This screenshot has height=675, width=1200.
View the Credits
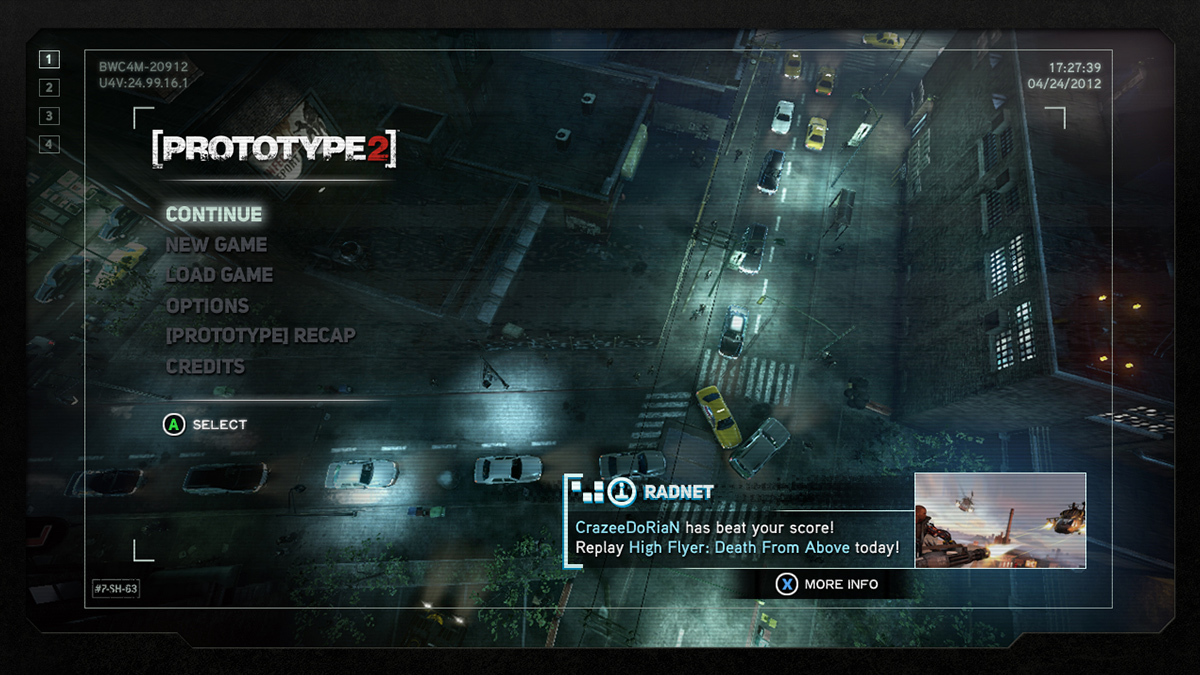pyautogui.click(x=205, y=367)
